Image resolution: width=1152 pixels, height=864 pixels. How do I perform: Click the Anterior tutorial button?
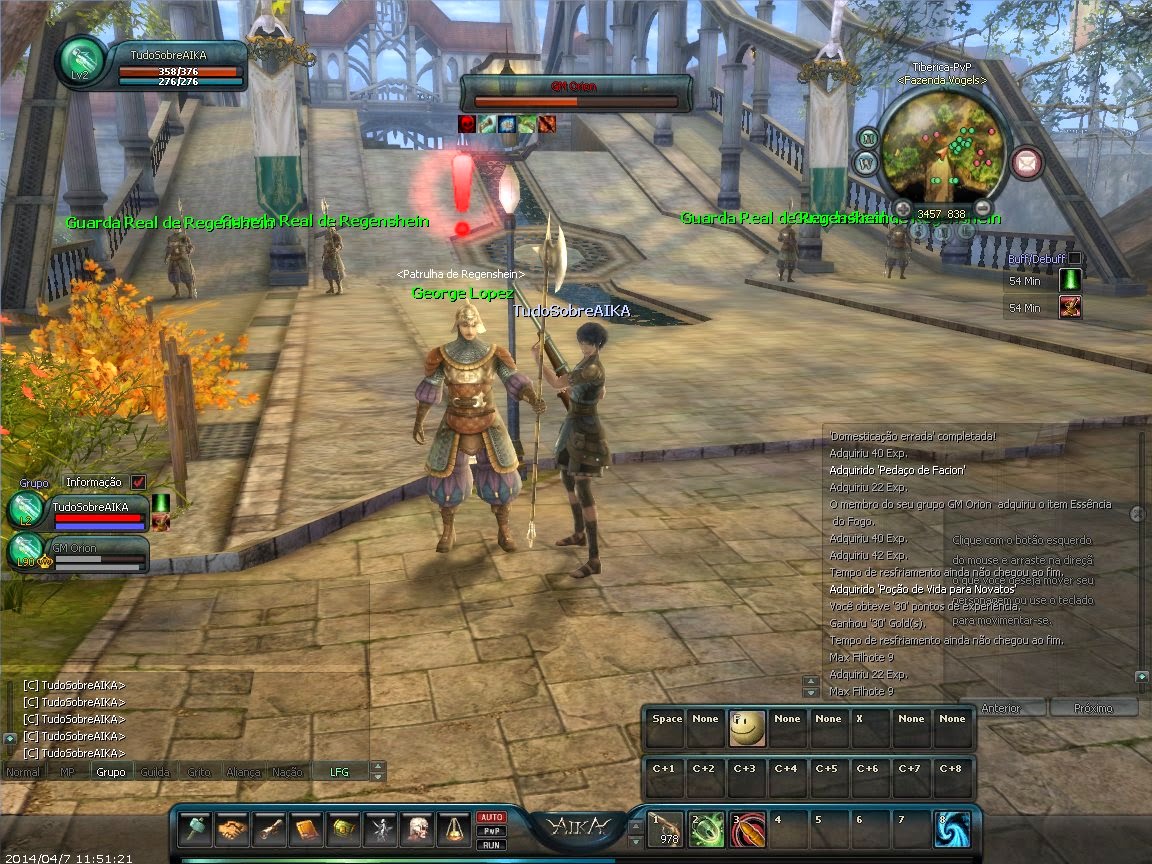1002,708
